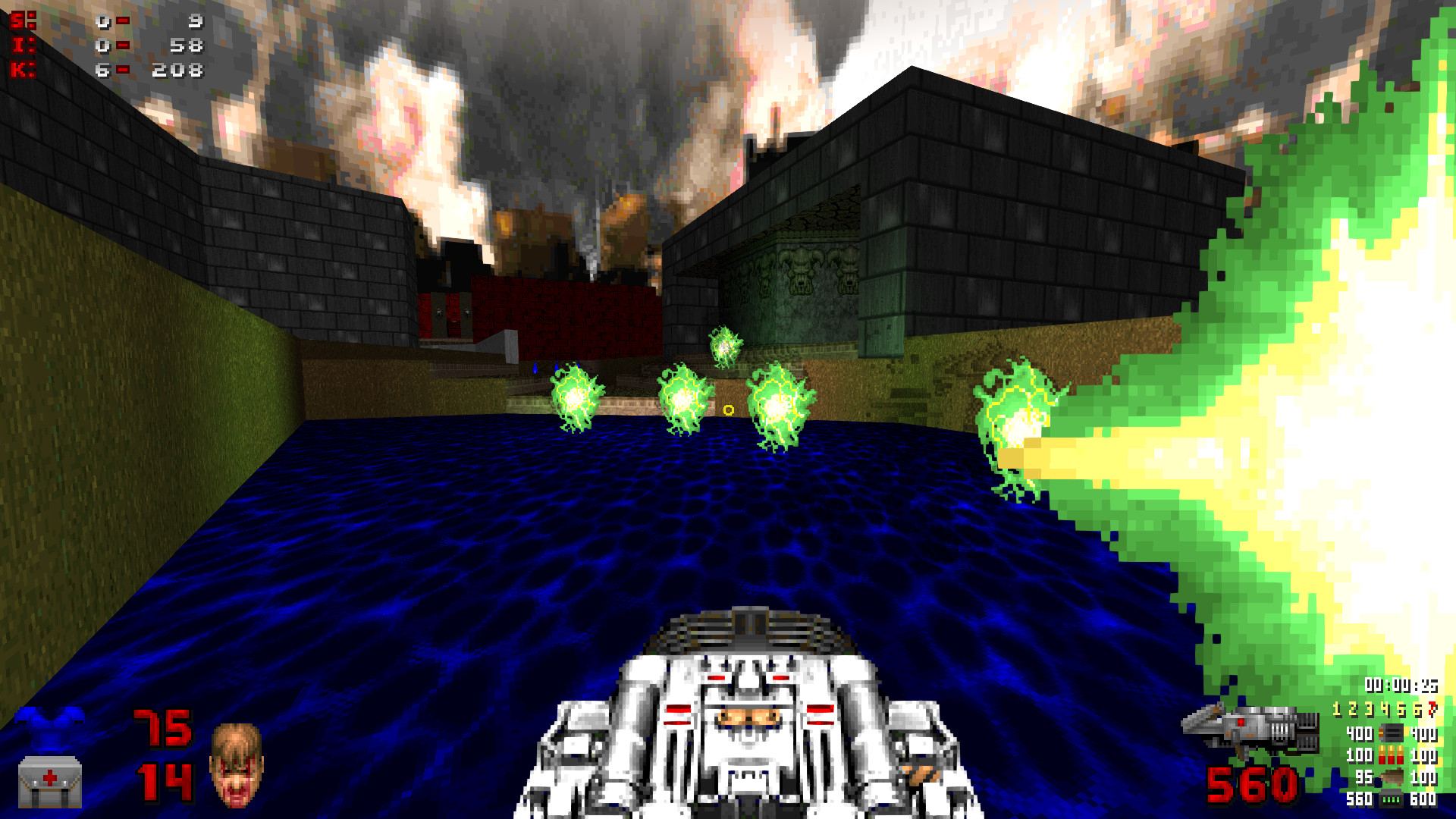
Task: Select weapon slot number 1
Action: 1337,710
